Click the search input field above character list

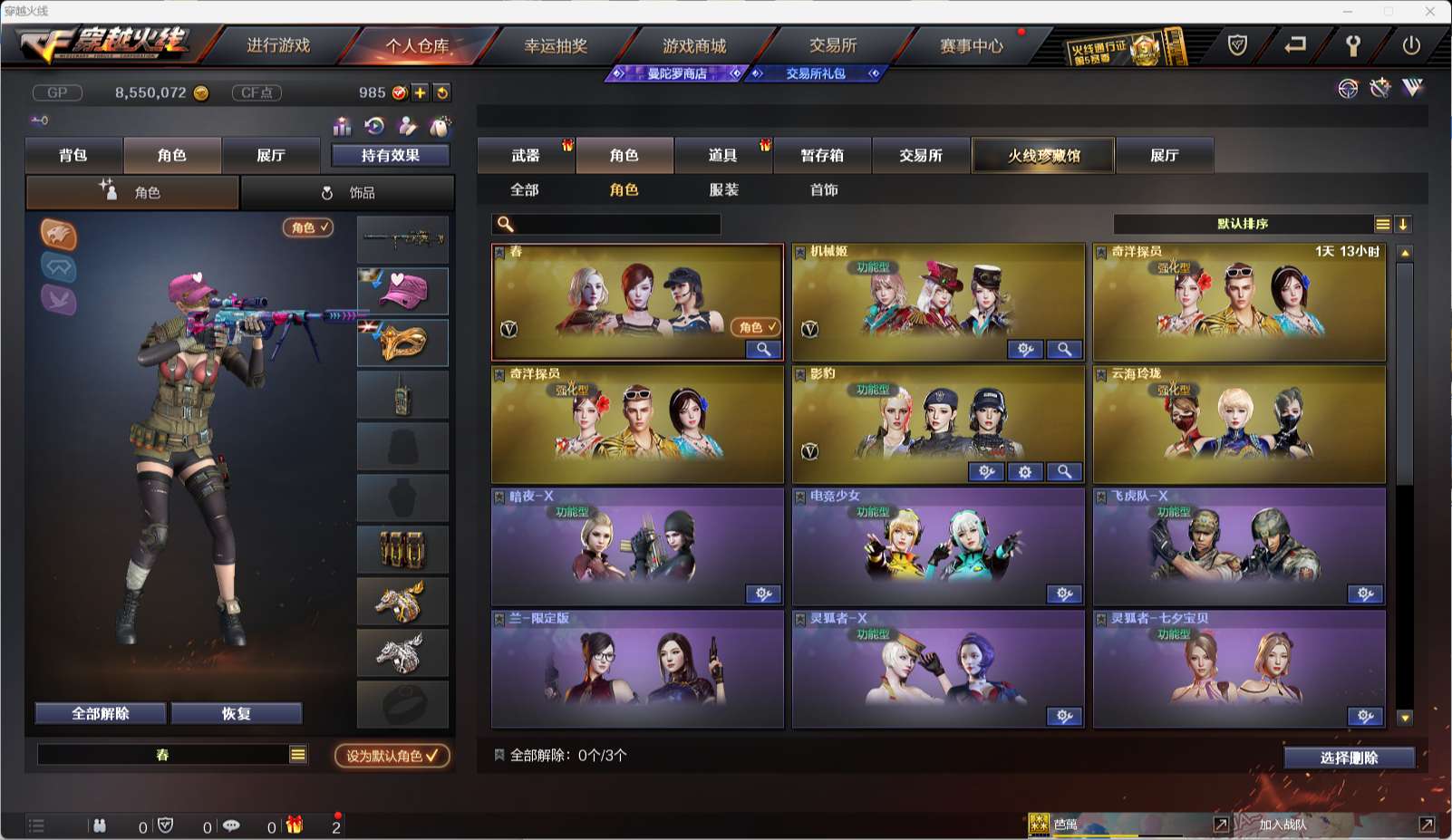point(607,224)
